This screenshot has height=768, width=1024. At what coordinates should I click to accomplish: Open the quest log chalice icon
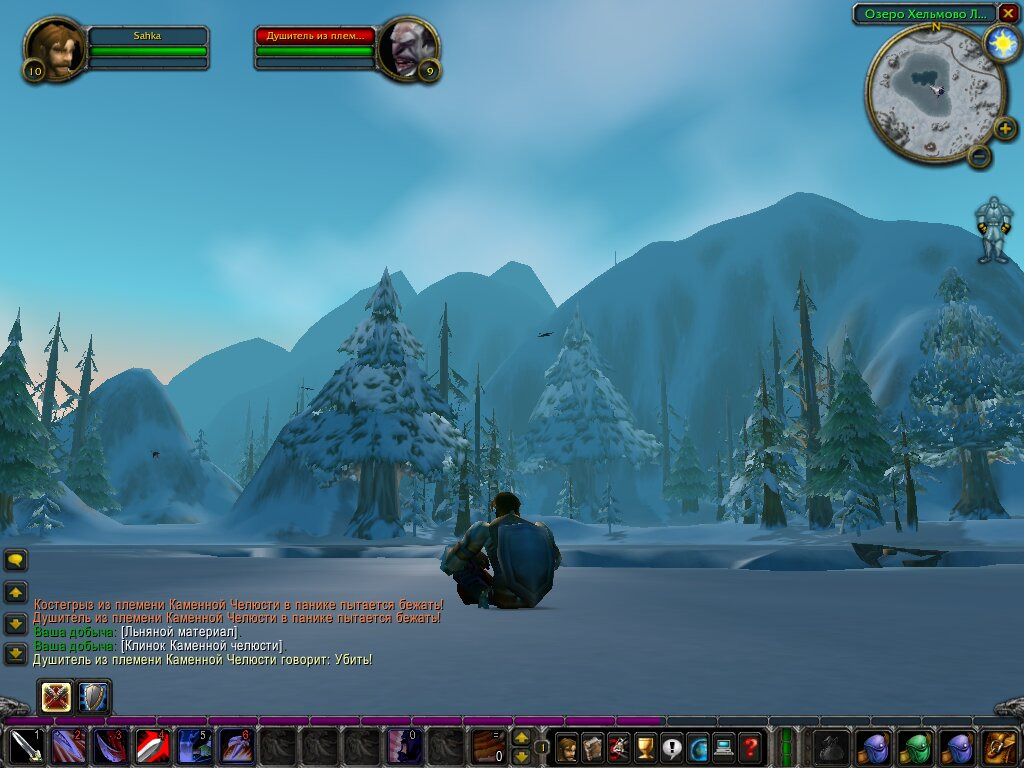645,747
